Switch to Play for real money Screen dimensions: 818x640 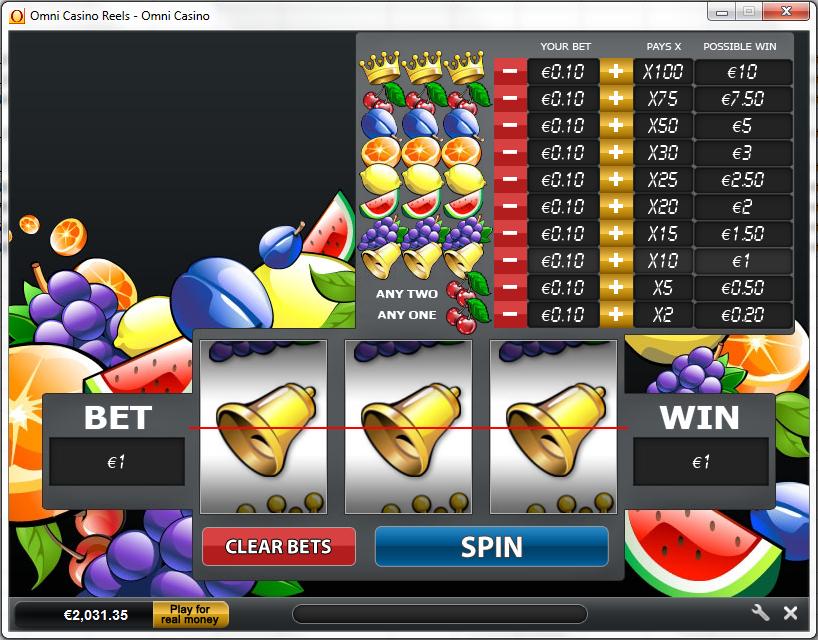pyautogui.click(x=190, y=614)
